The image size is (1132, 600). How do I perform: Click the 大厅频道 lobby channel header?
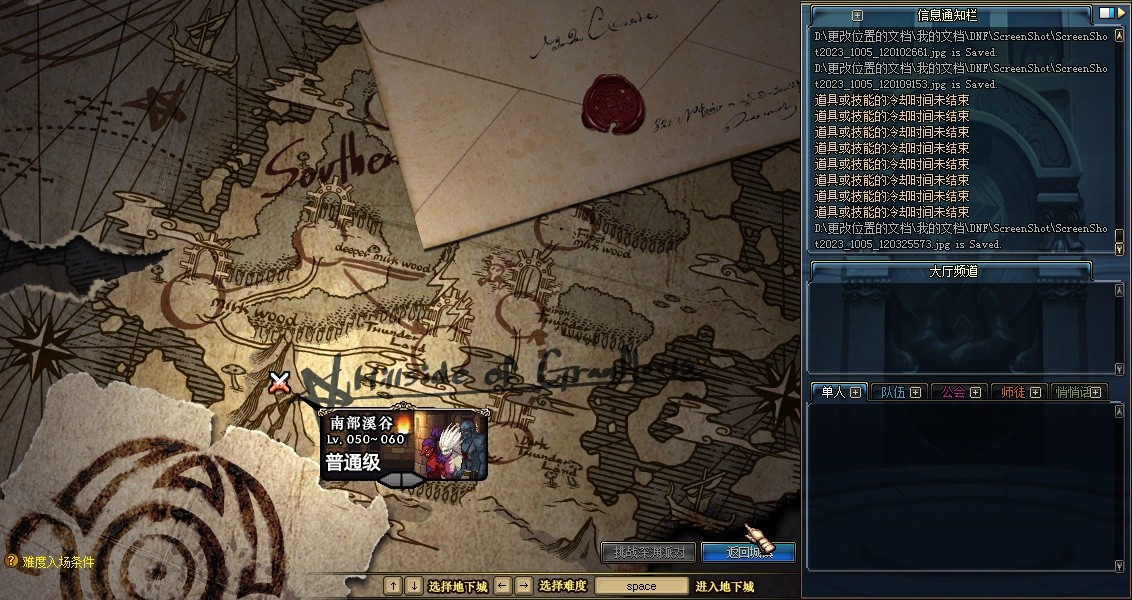[950, 271]
